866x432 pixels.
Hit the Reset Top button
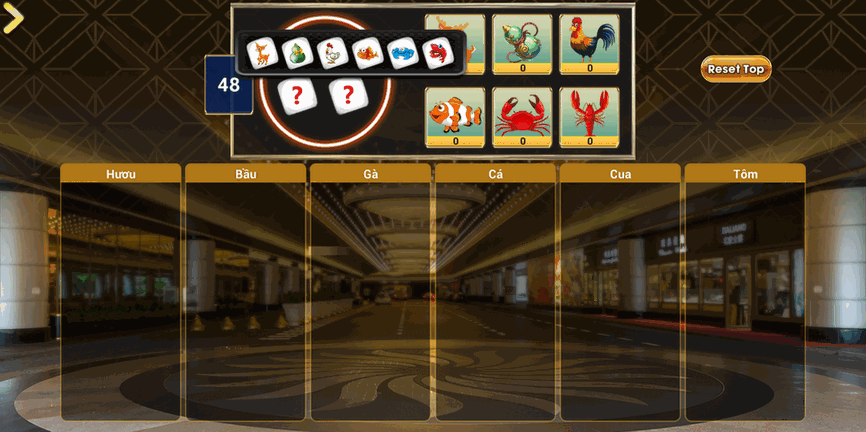point(736,69)
